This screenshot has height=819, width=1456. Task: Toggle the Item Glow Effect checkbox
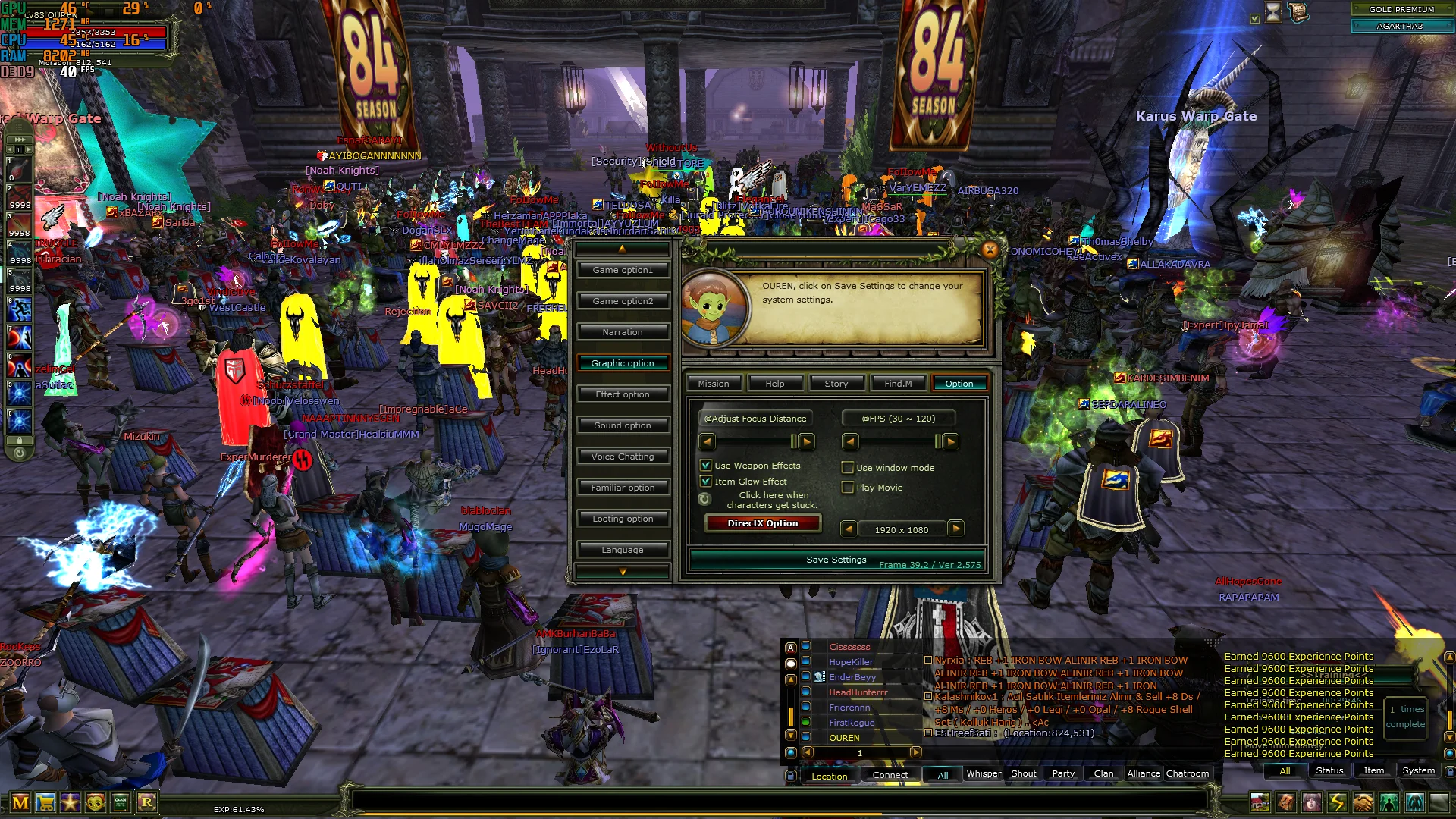tap(706, 482)
